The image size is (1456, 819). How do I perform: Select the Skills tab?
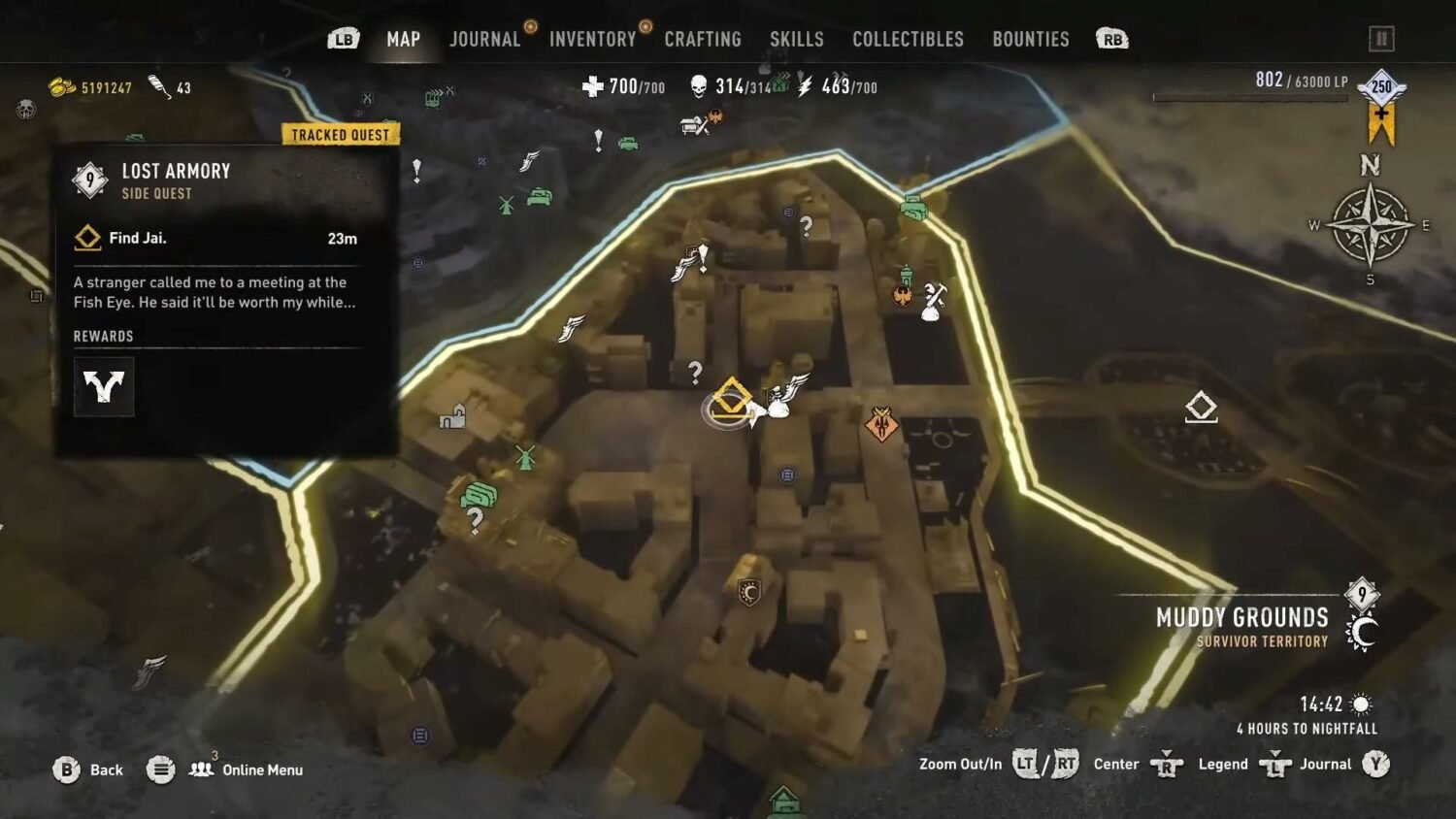tap(796, 40)
